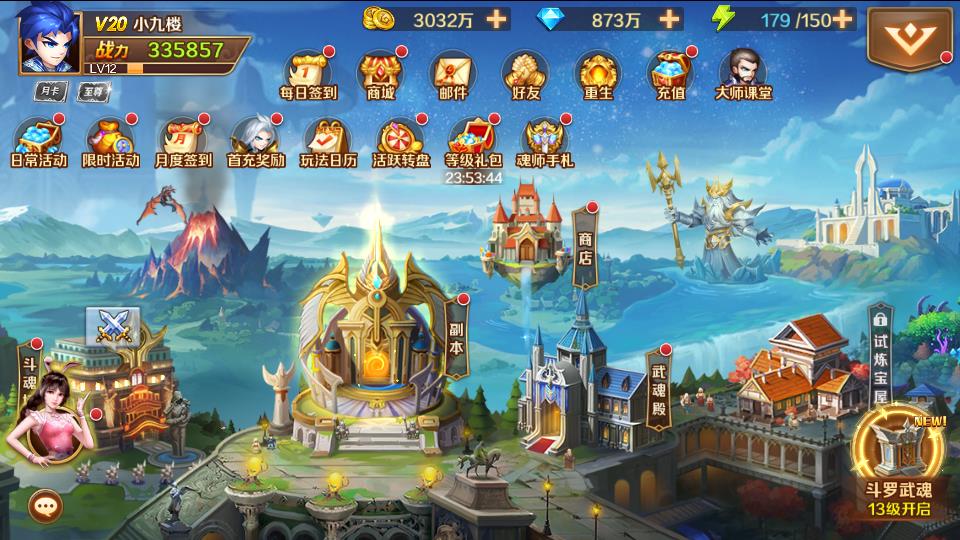
Task: Open the chat bubble button
Action: coord(45,505)
